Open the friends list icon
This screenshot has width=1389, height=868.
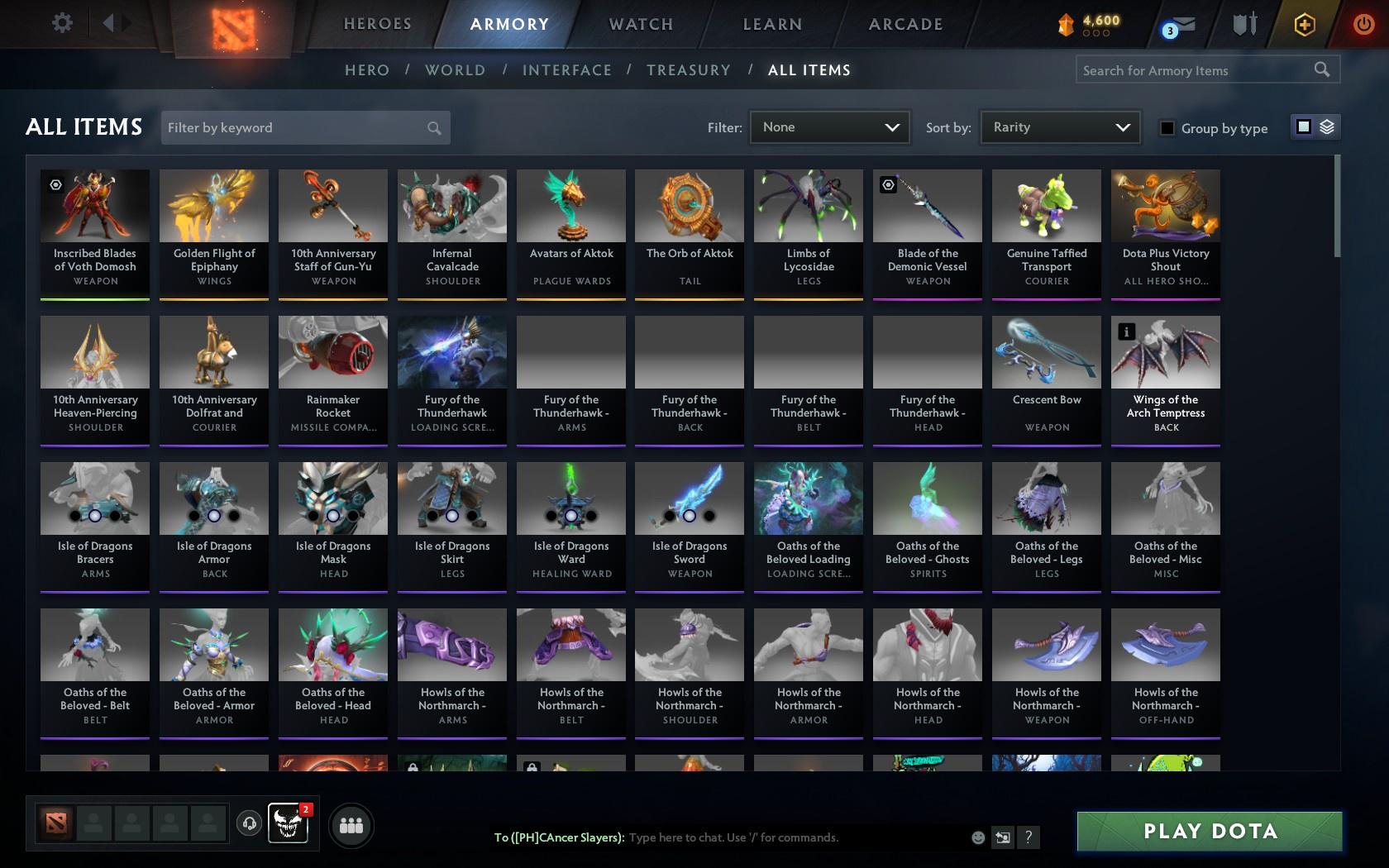tap(351, 825)
